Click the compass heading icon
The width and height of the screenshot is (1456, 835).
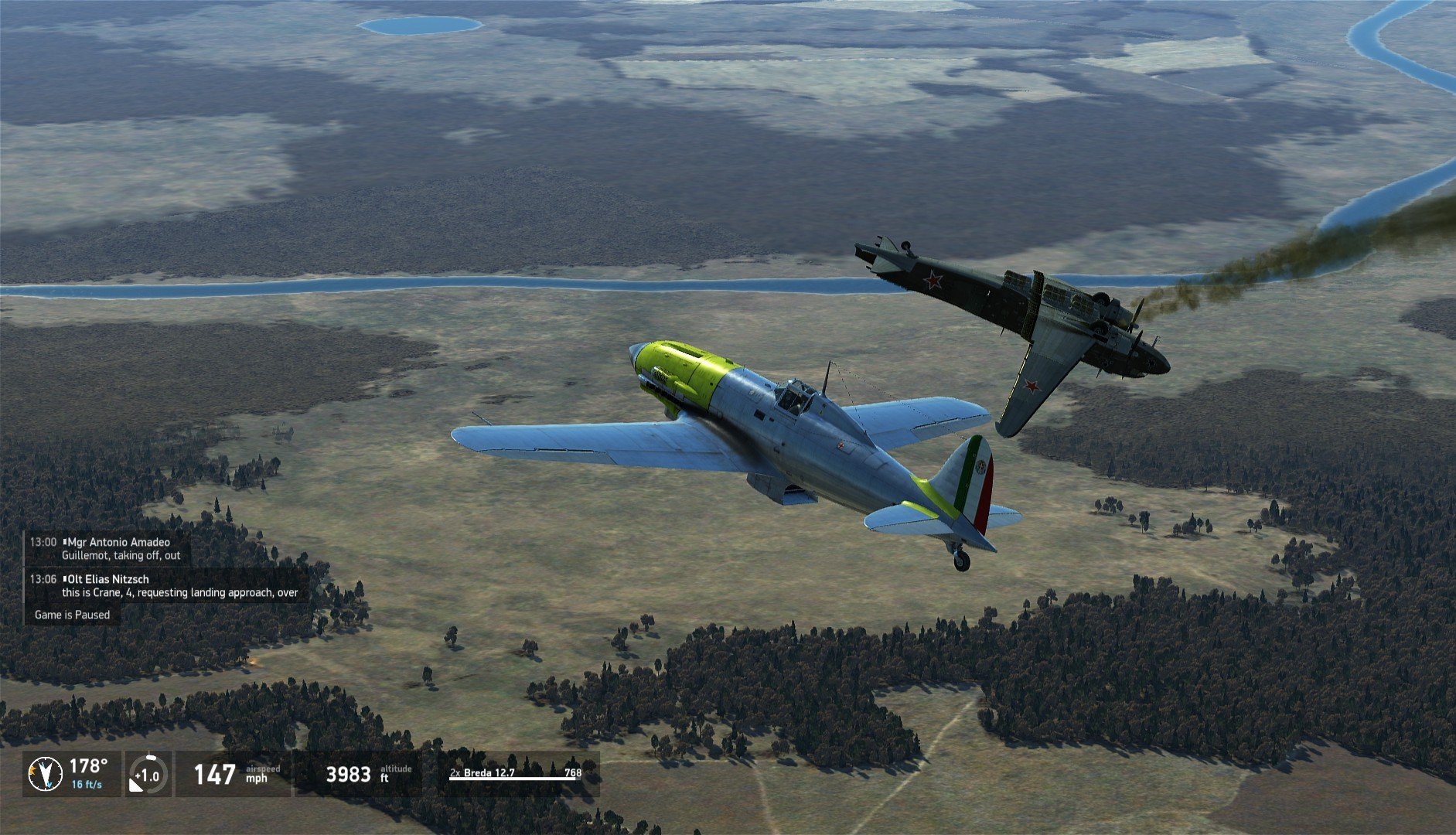point(46,774)
